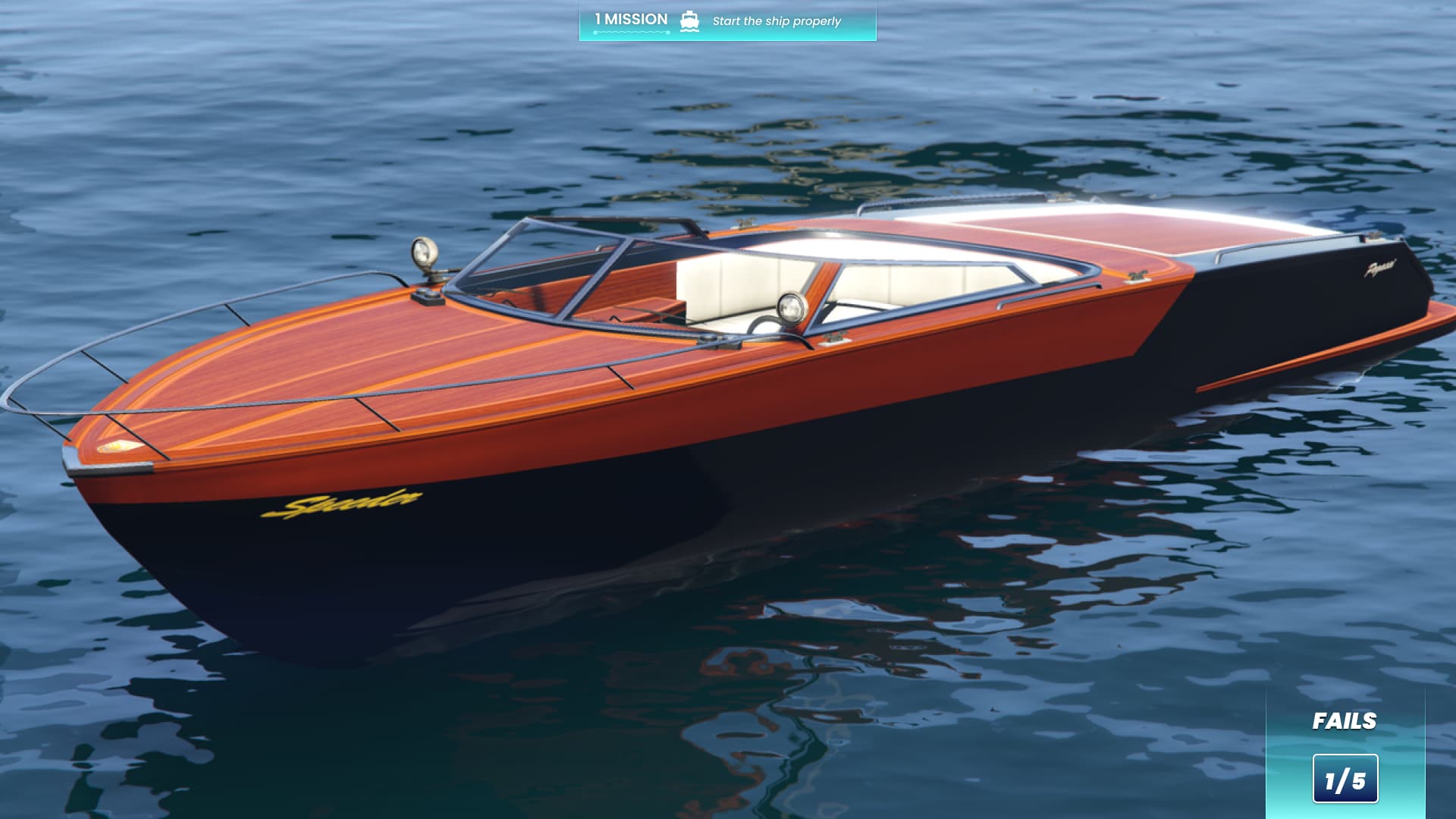Select the wavy progress line under 1 MISSION
Screen dimensions: 1456x819
point(629,33)
